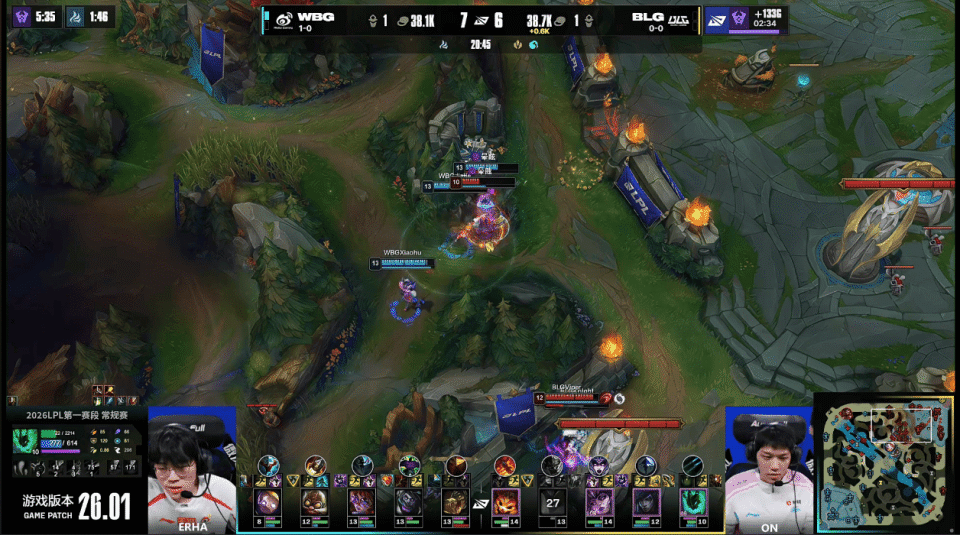The height and width of the screenshot is (535, 960).
Task: Select the level 8 champion portrait
Action: (x=268, y=501)
